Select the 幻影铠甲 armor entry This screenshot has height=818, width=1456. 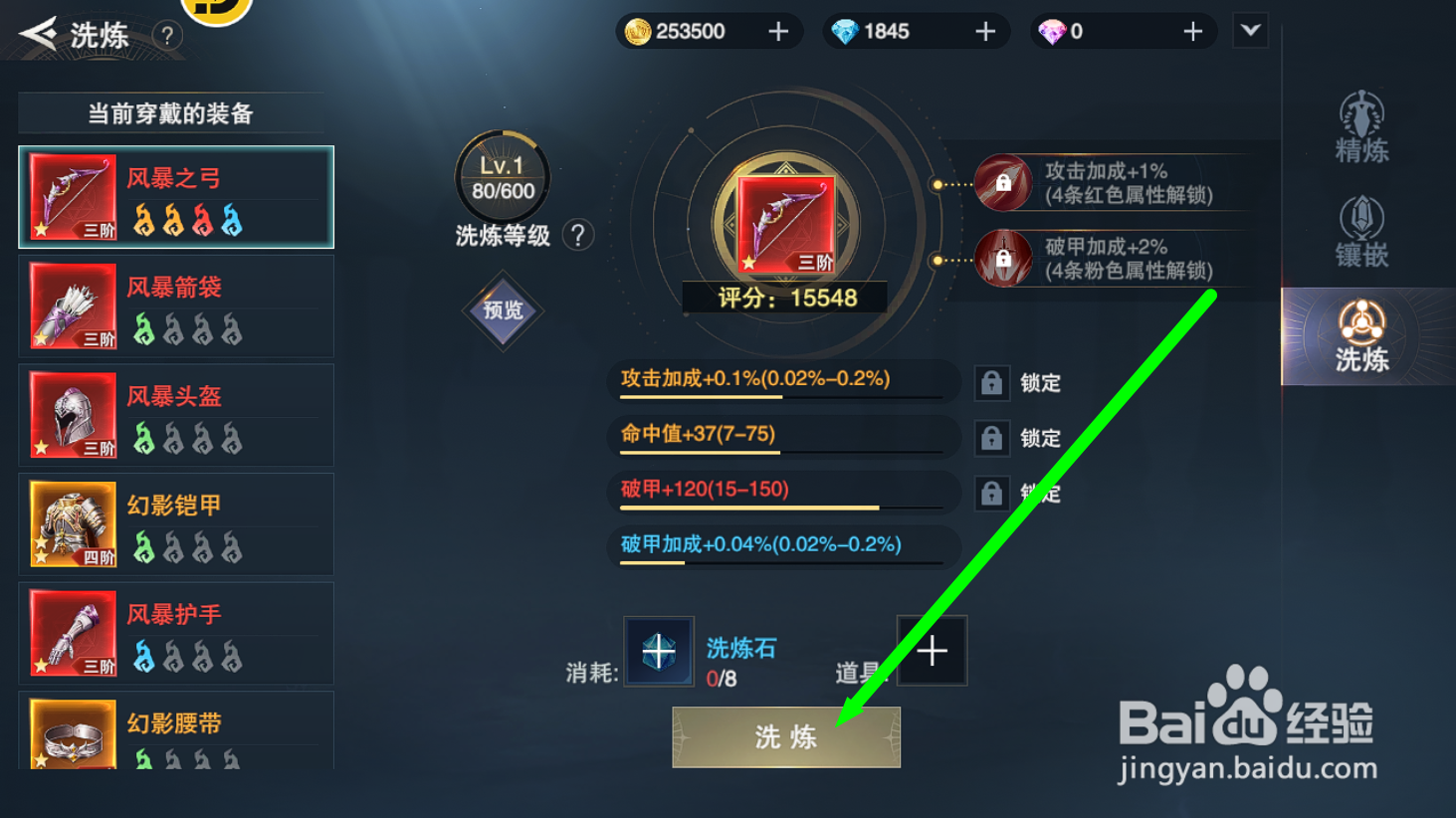point(175,524)
